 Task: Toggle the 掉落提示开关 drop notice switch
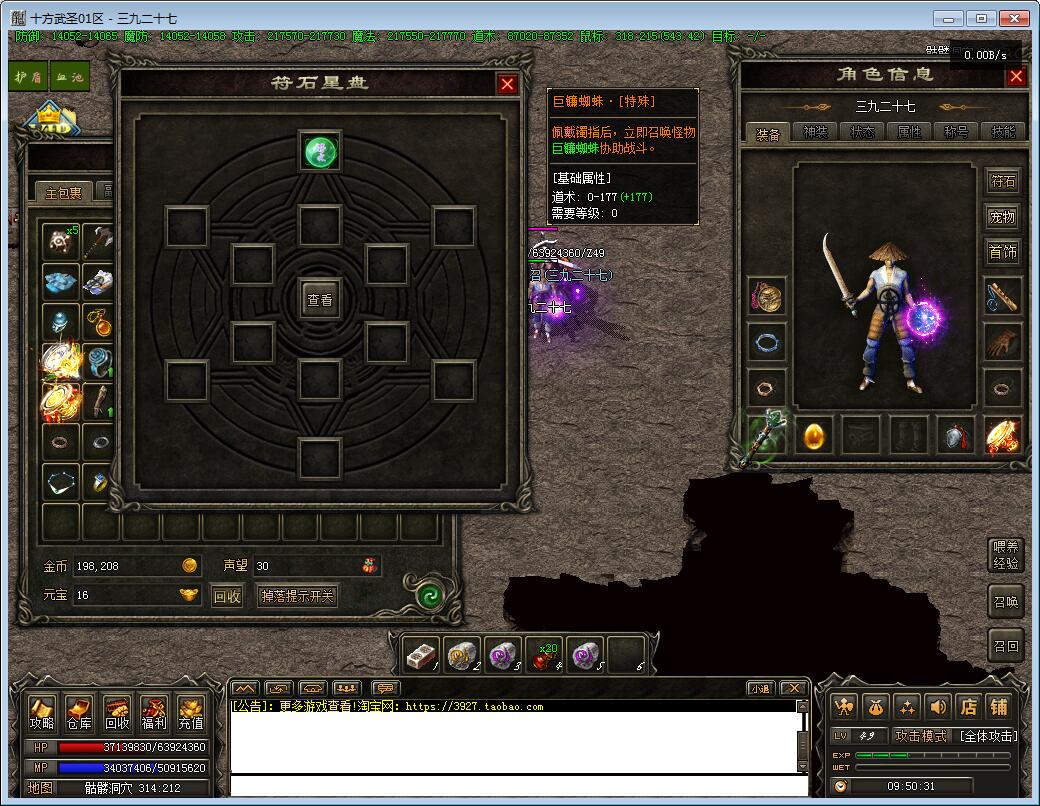(x=297, y=597)
